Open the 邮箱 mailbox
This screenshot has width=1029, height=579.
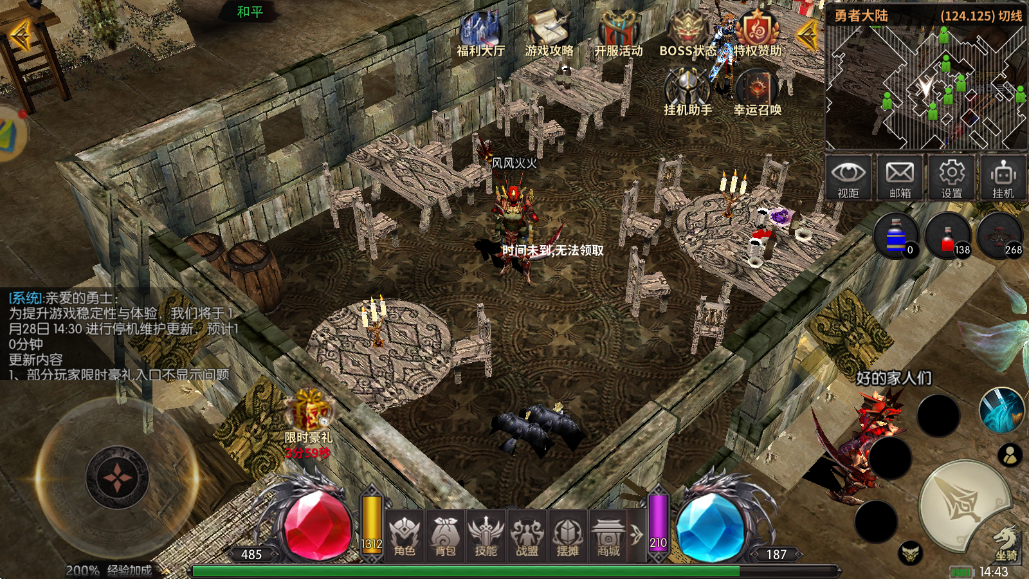[900, 177]
